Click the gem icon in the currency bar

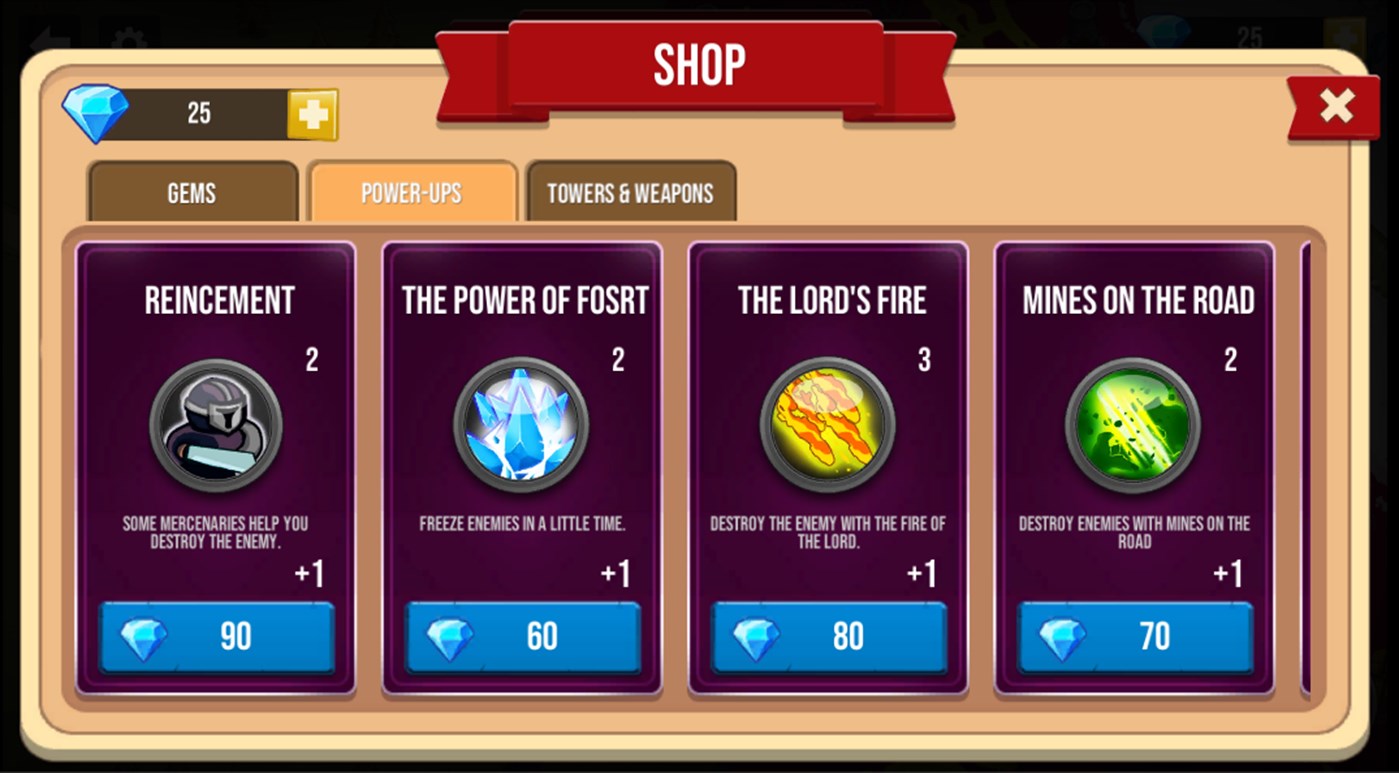97,111
